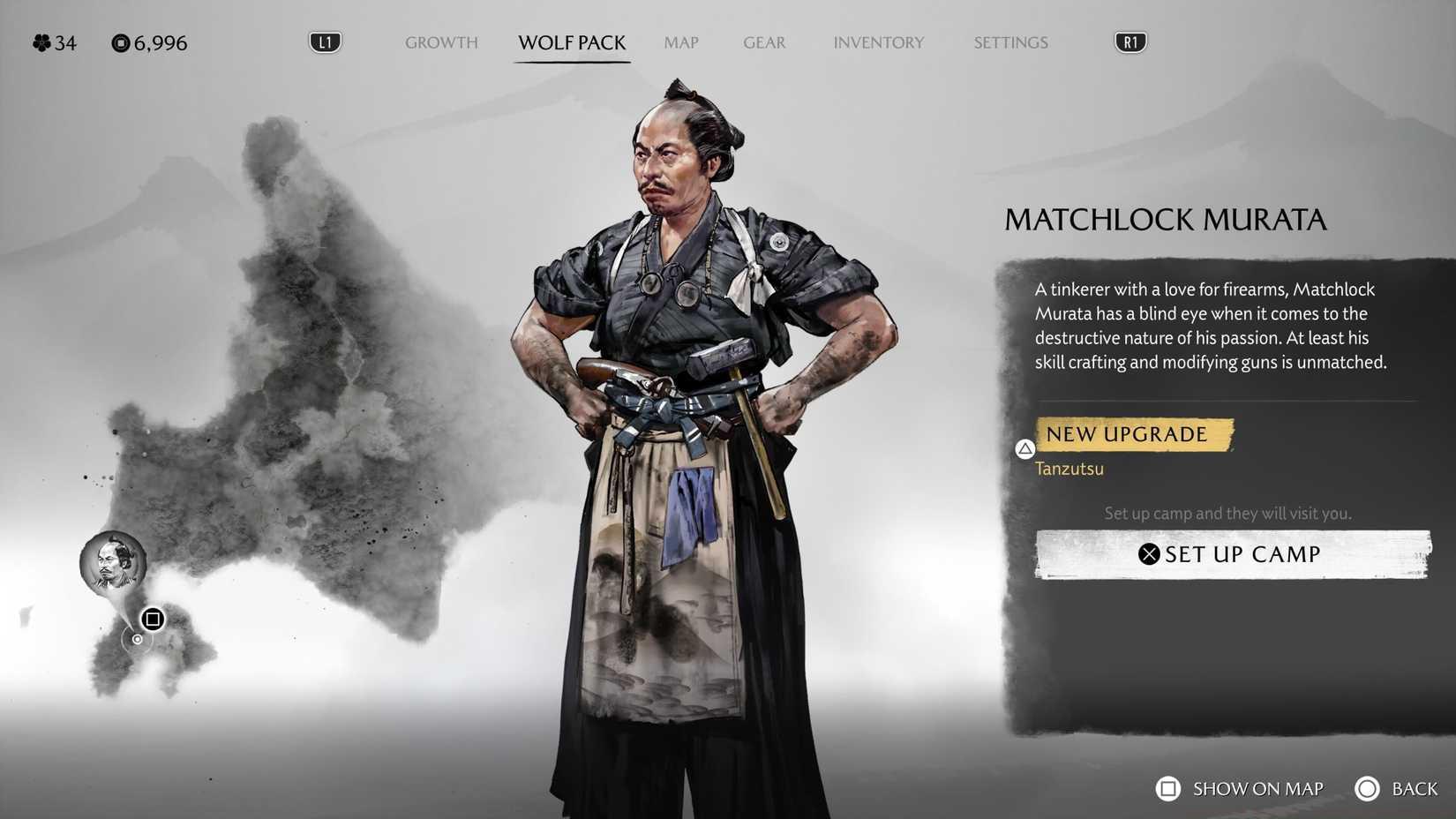Open the Map tab
Screen dimensions: 1456x819
click(680, 42)
